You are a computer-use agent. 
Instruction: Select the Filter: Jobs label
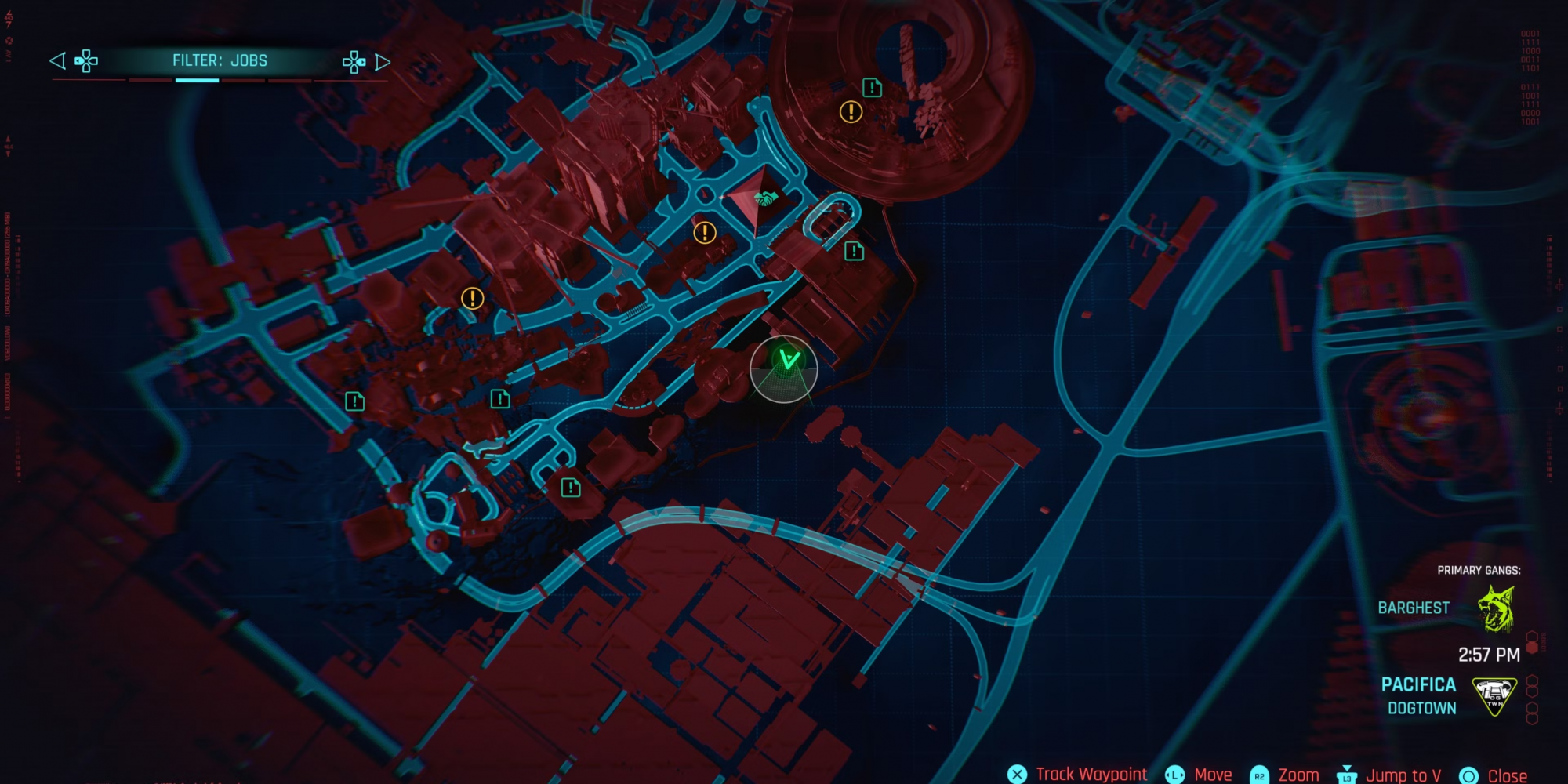(x=220, y=61)
